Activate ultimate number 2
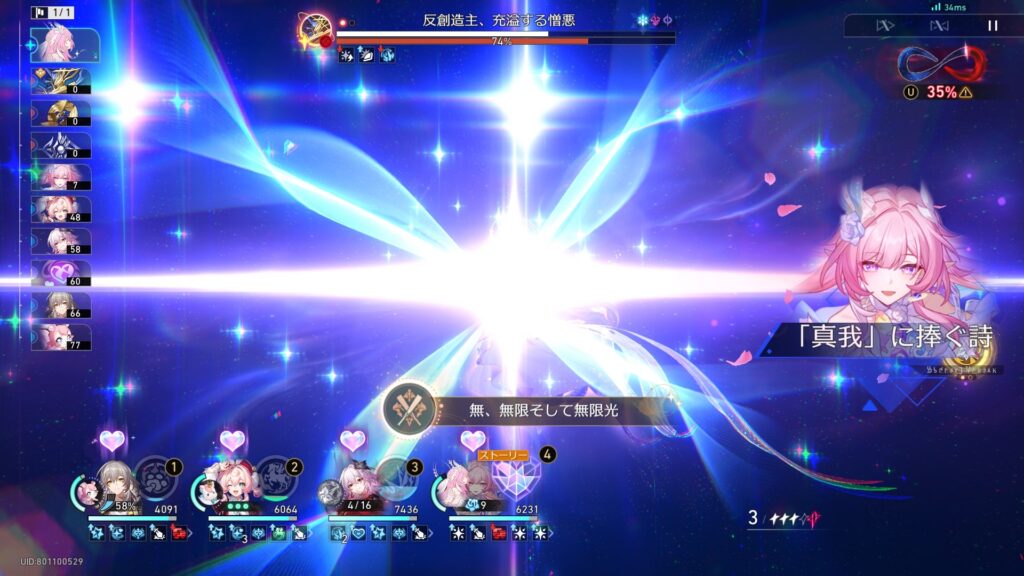The height and width of the screenshot is (576, 1024). click(276, 476)
